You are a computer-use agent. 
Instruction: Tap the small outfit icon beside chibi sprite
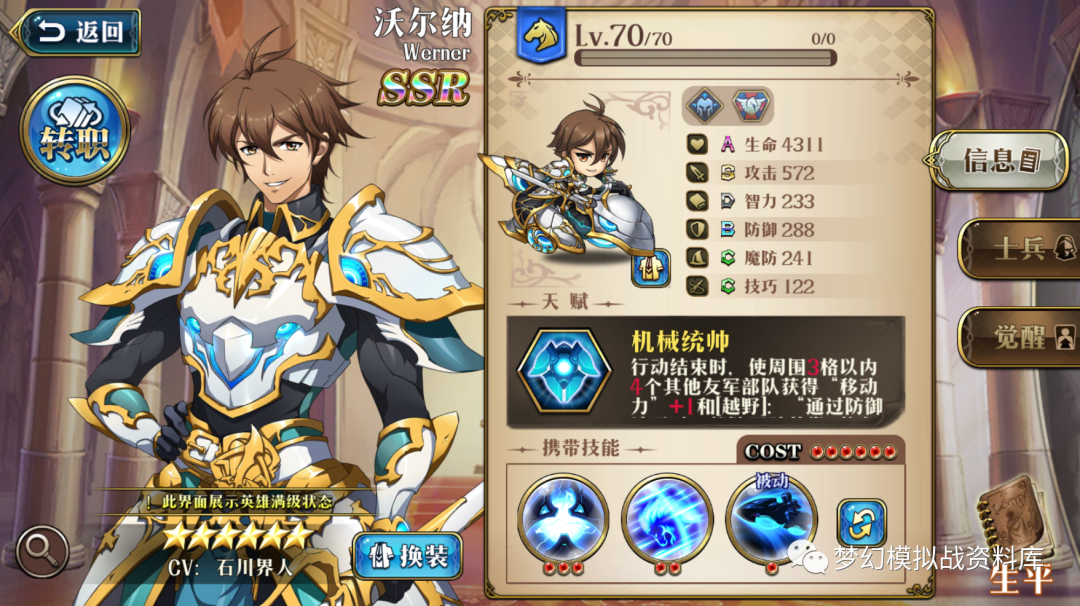pyautogui.click(x=650, y=267)
